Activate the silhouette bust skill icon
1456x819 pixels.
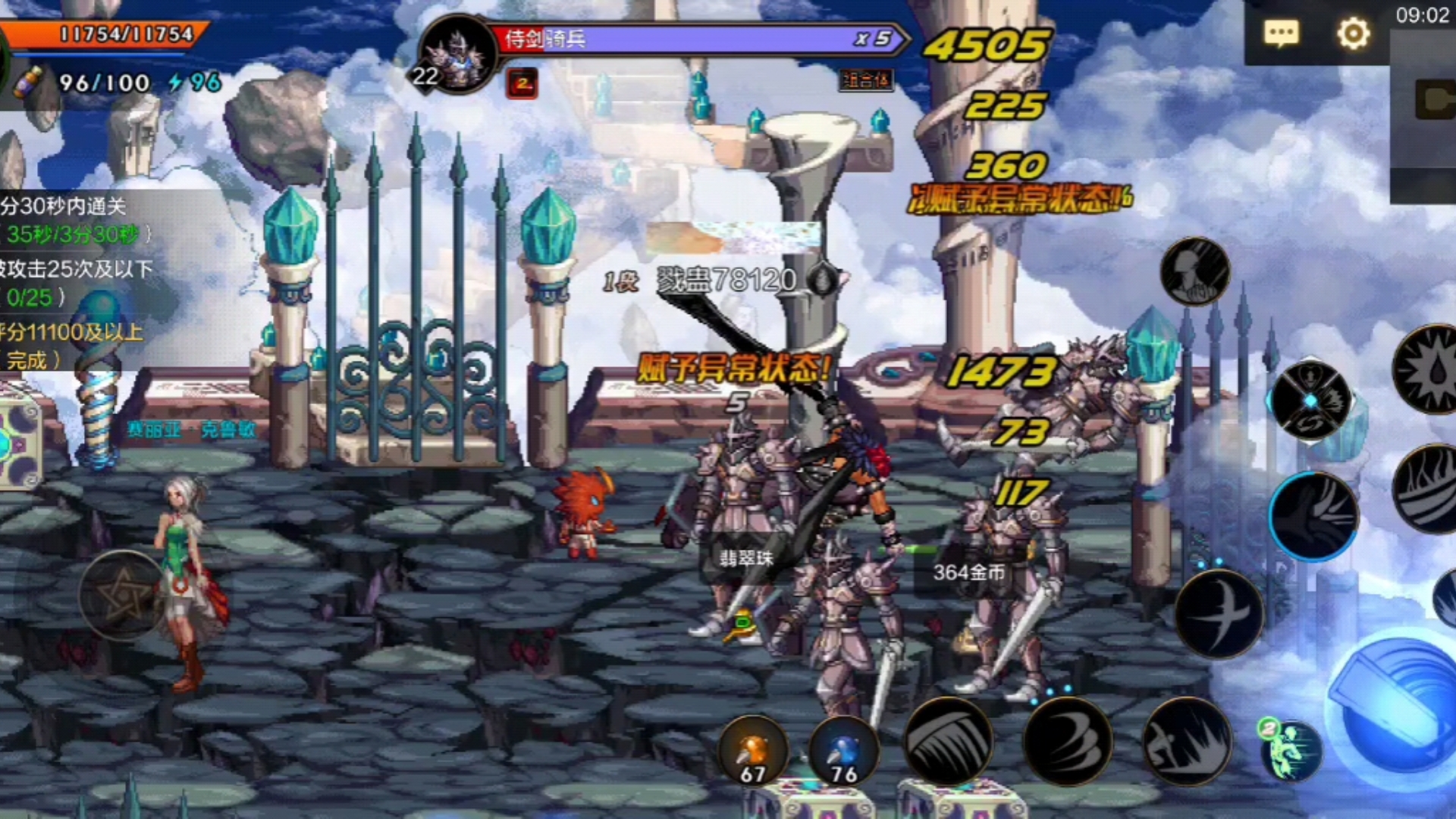click(x=1195, y=271)
